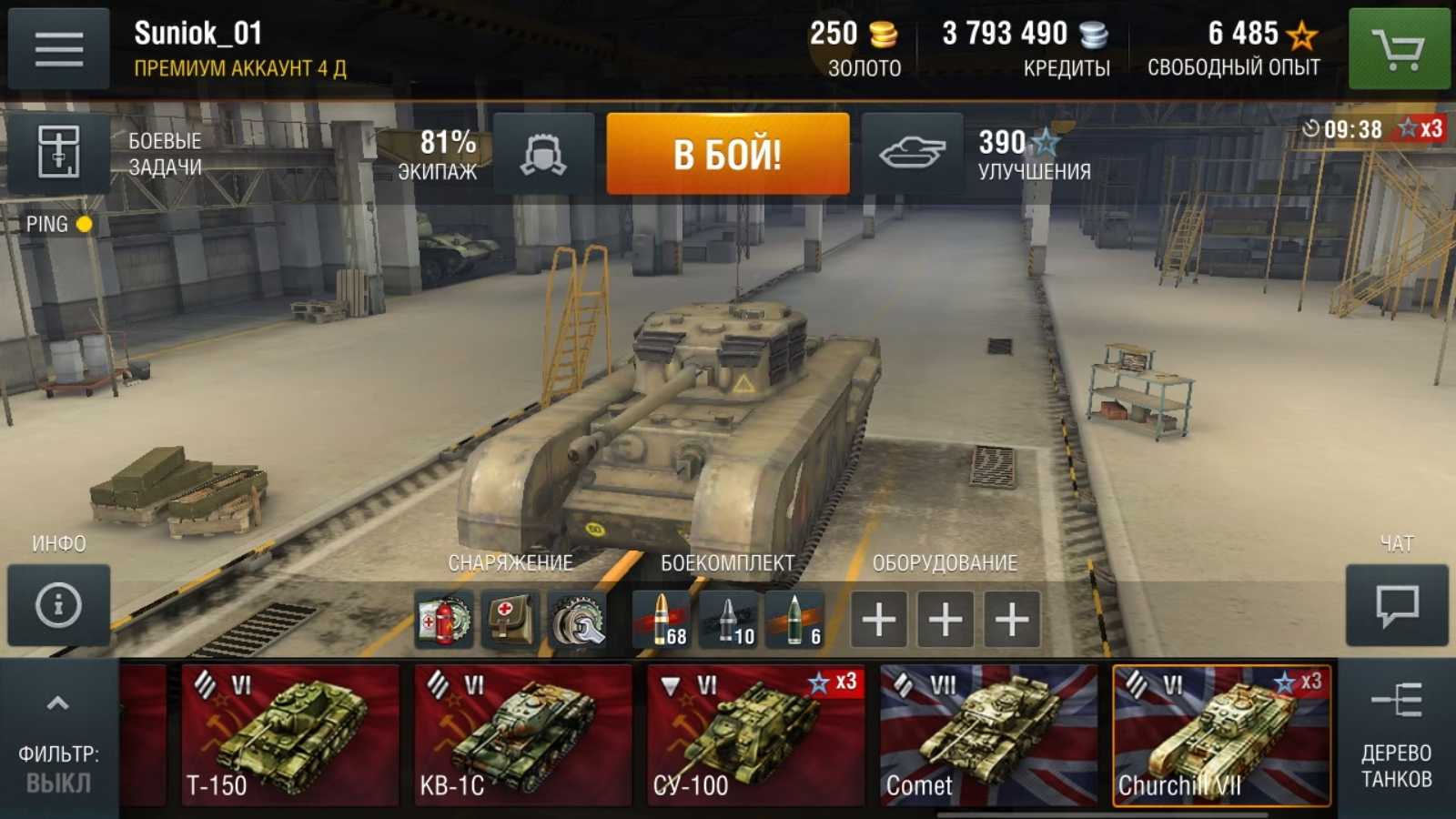The height and width of the screenshot is (819, 1456).
Task: Select the КВ-1С tank card
Action: [x=522, y=735]
